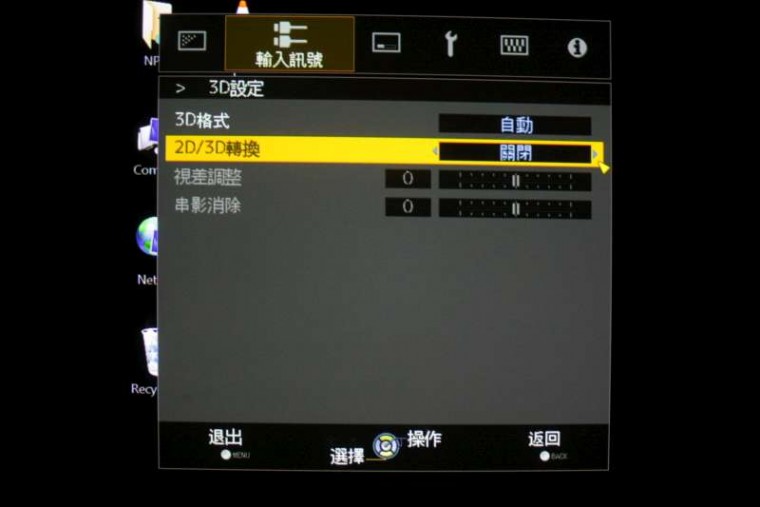The width and height of the screenshot is (760, 507).
Task: Select the 3D格式 menu row
Action: pyautogui.click(x=202, y=122)
